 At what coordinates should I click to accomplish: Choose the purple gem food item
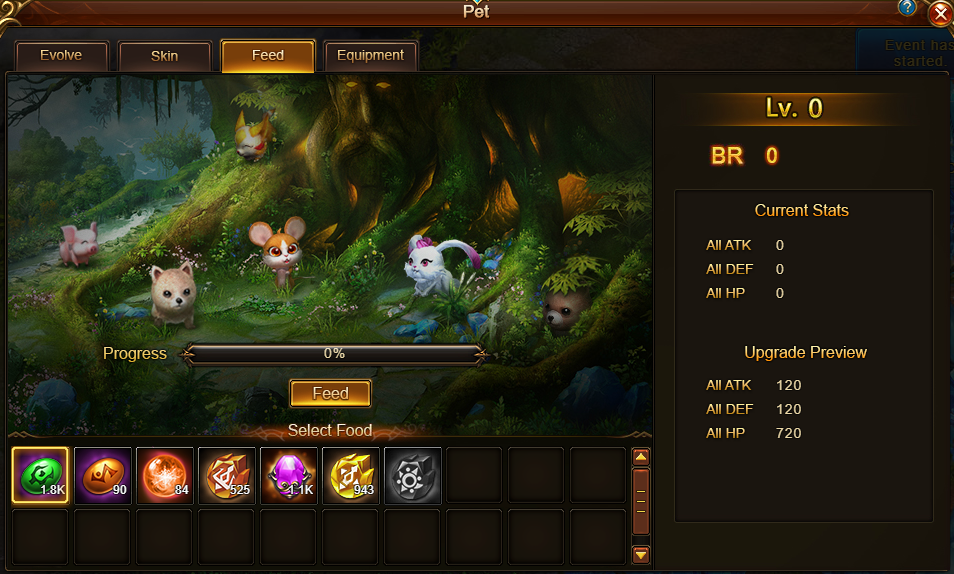point(289,475)
